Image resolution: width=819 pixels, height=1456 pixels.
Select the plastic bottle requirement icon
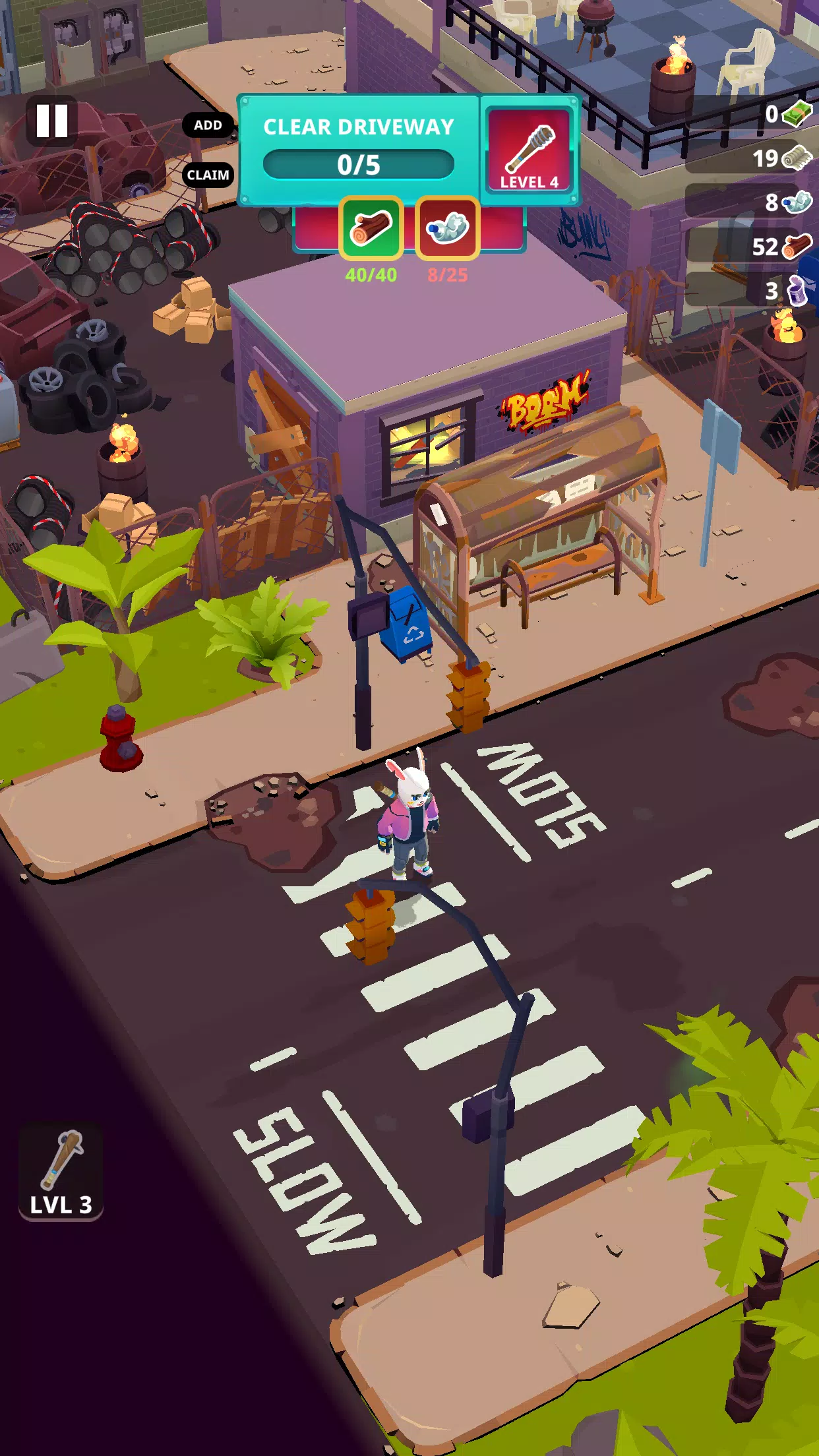point(447,228)
